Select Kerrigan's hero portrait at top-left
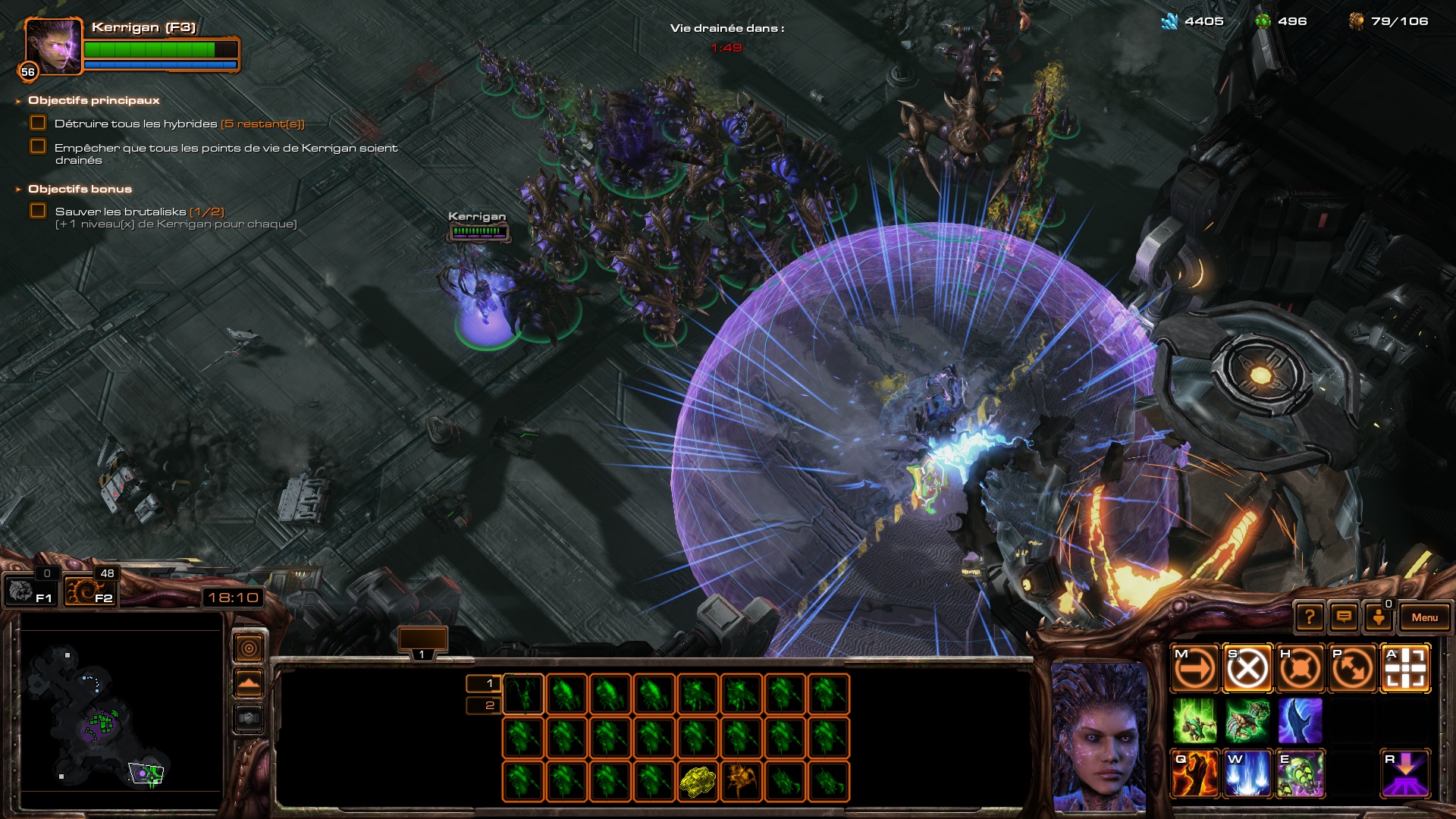Image resolution: width=1456 pixels, height=819 pixels. (52, 47)
